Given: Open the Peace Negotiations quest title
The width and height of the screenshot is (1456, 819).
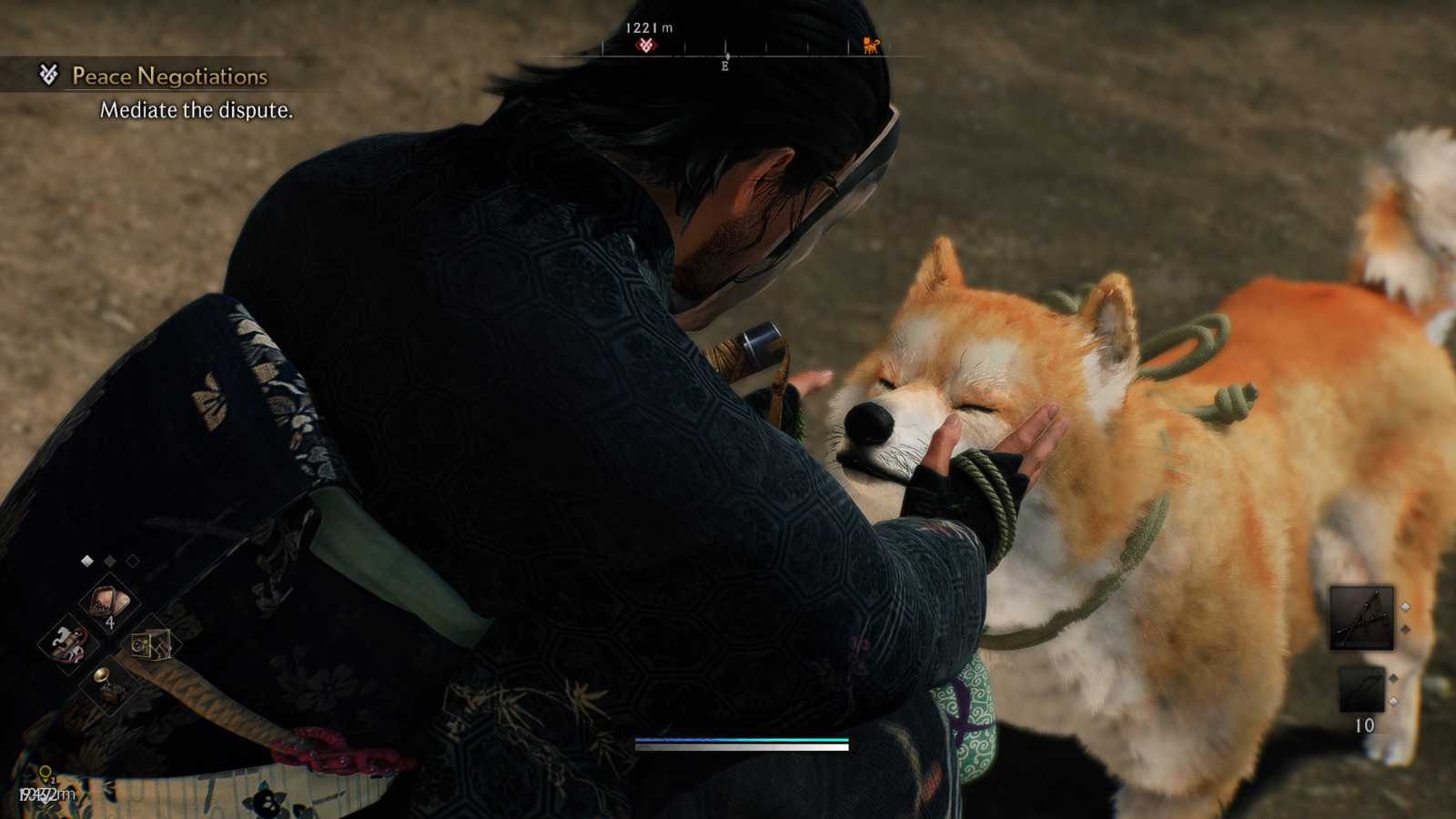Looking at the screenshot, I should [168, 77].
